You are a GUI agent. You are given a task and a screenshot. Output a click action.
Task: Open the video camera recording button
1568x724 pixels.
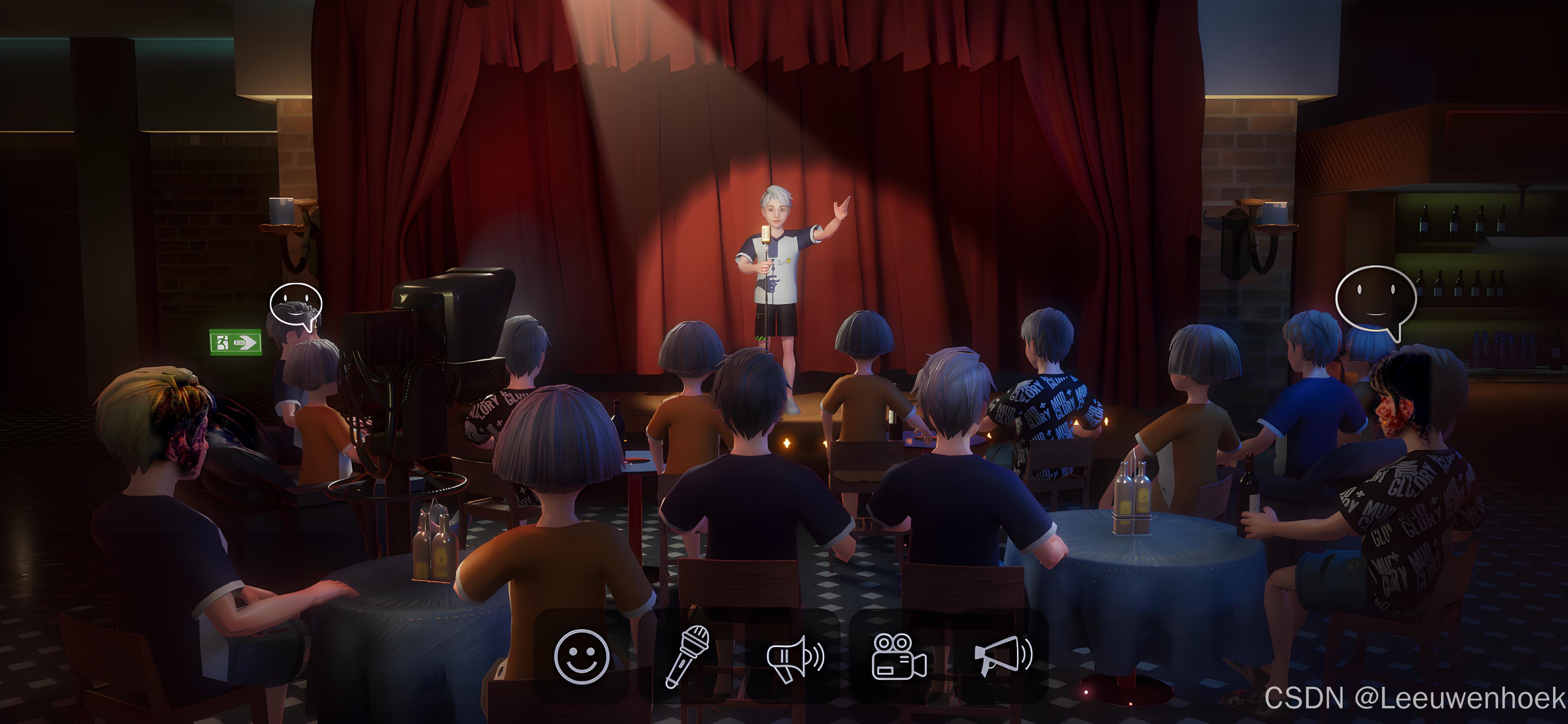[899, 657]
